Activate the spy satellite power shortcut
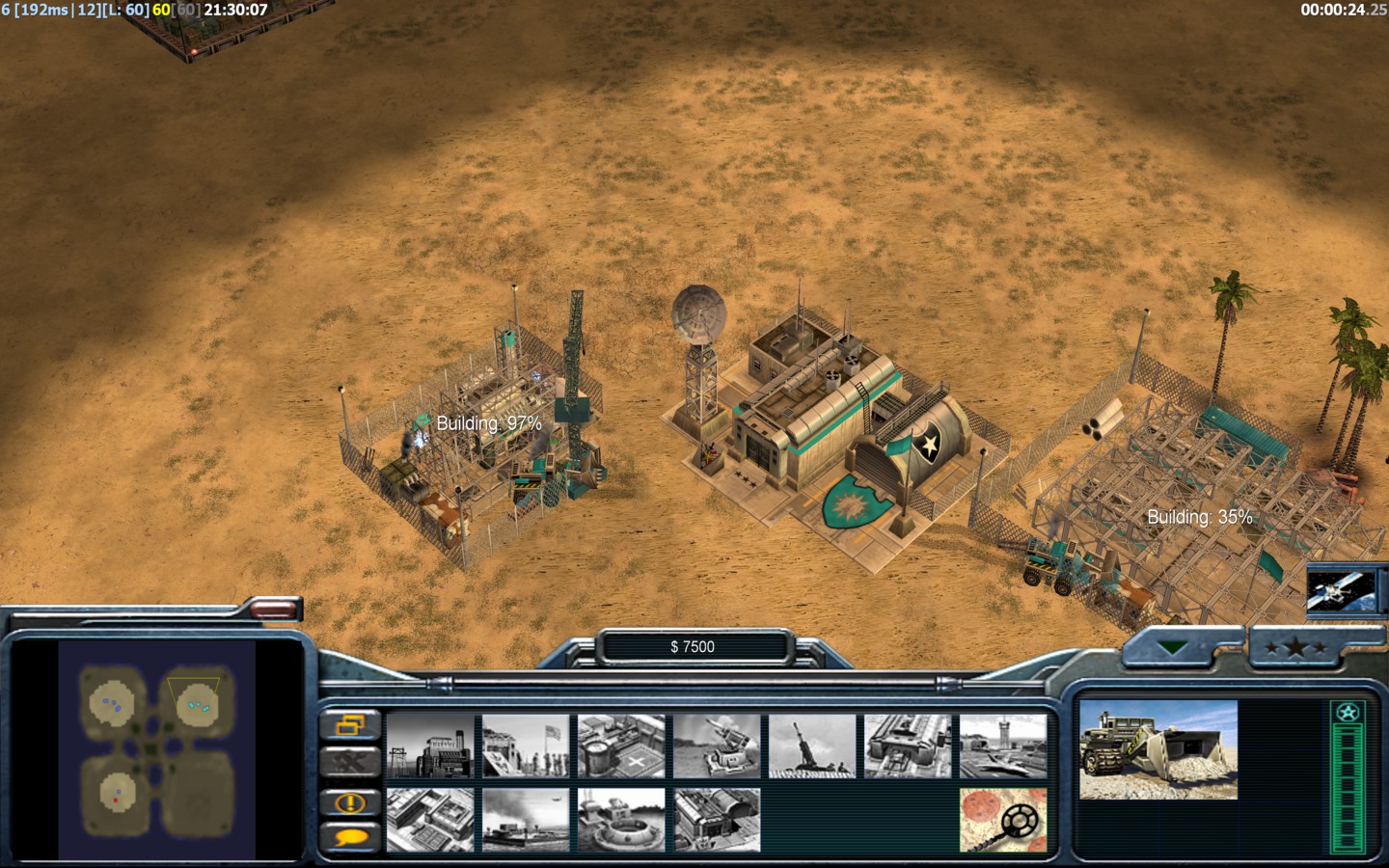The height and width of the screenshot is (868, 1389). click(x=1341, y=589)
